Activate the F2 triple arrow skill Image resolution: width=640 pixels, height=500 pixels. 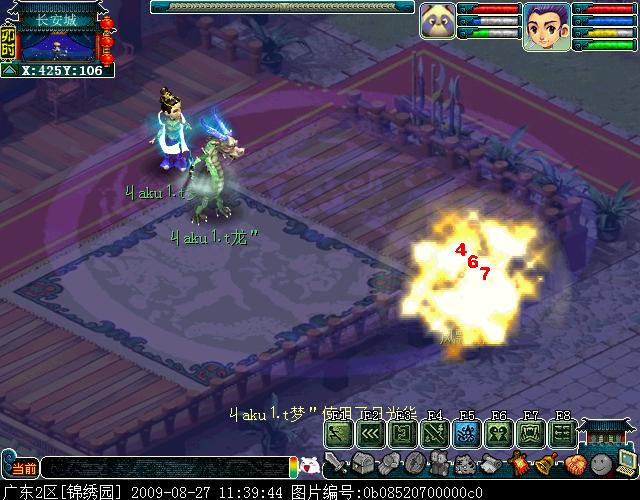(x=370, y=433)
